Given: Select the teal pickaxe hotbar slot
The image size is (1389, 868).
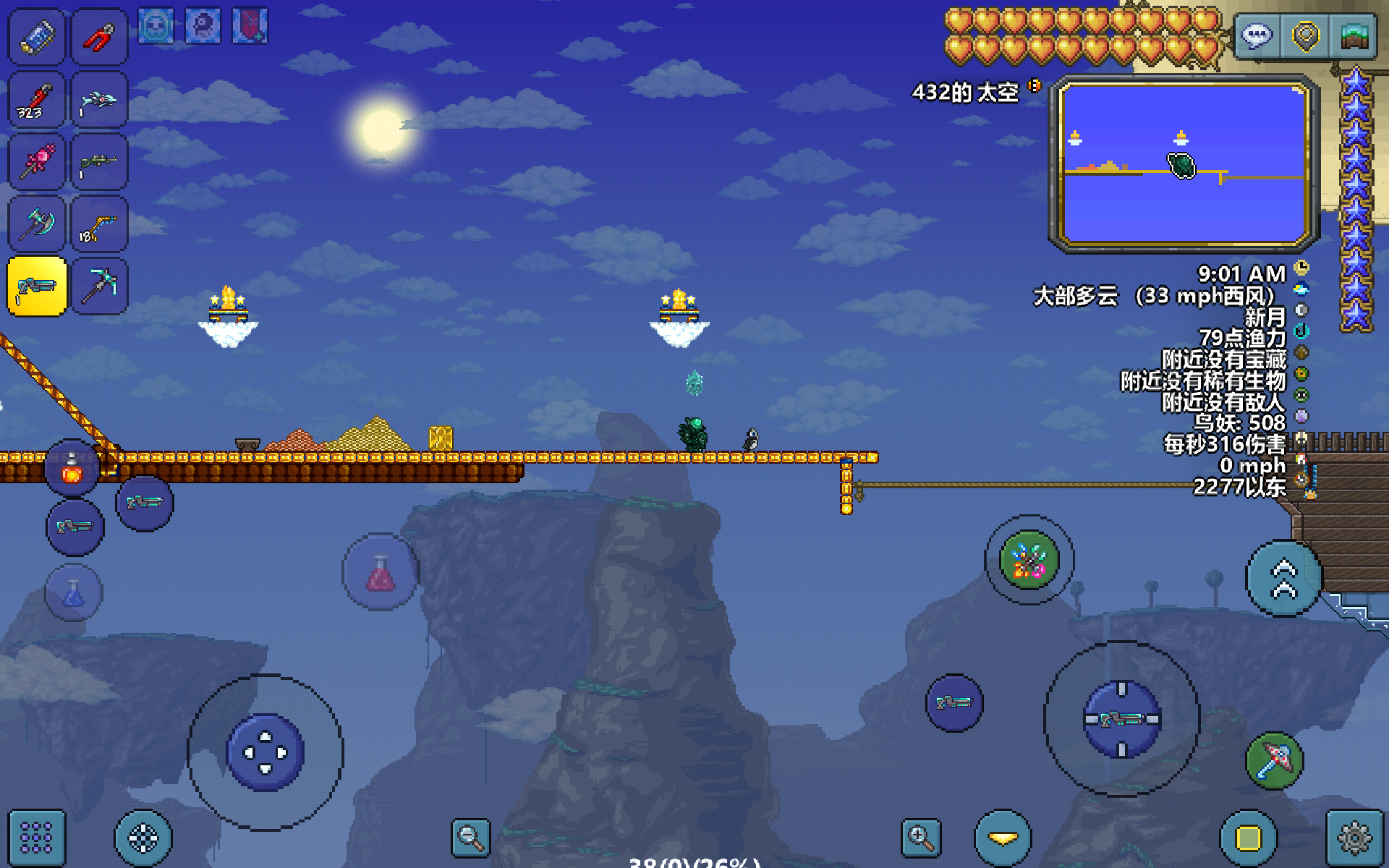Looking at the screenshot, I should (x=100, y=286).
